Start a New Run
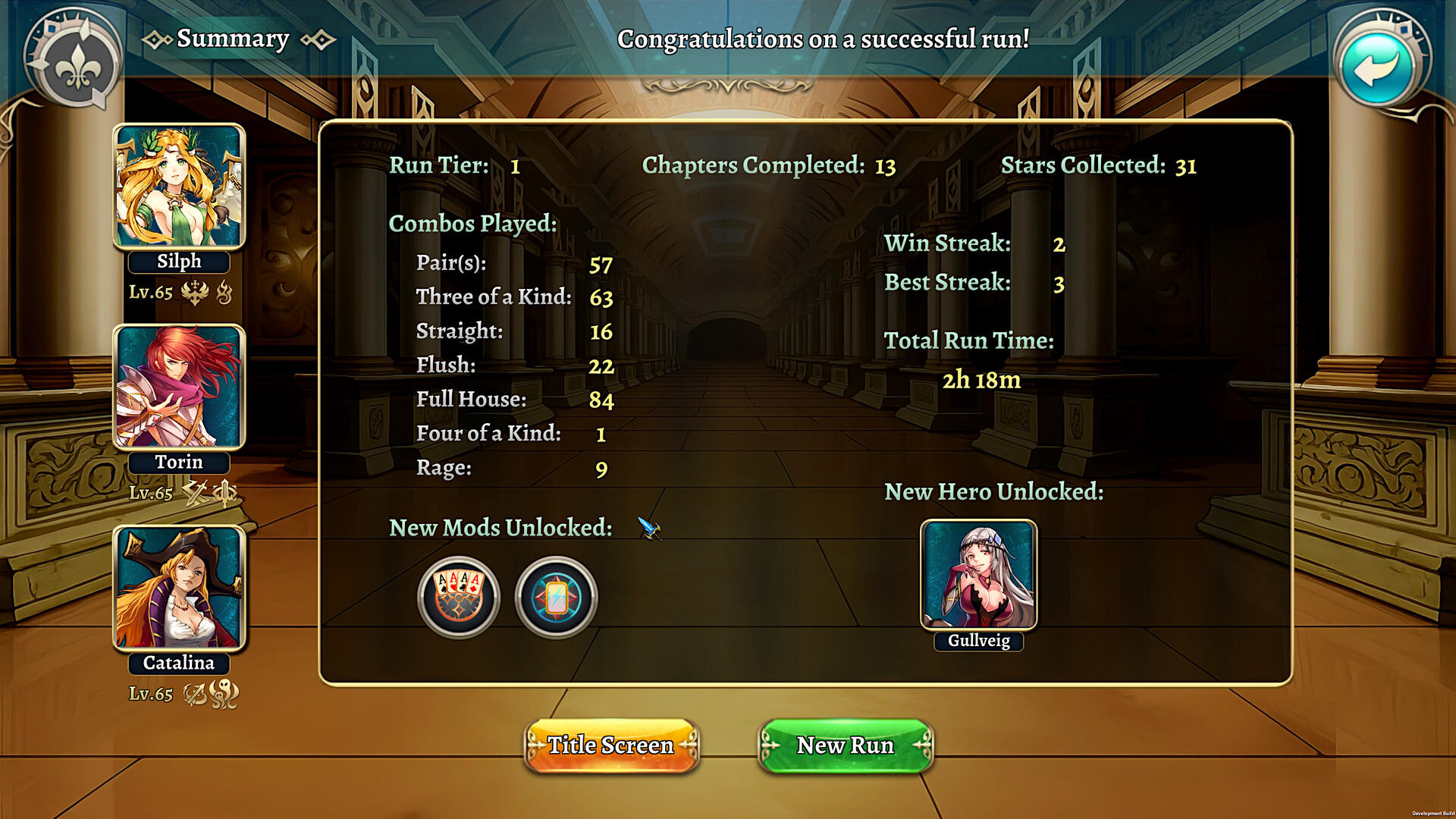The width and height of the screenshot is (1456, 819). pos(845,745)
